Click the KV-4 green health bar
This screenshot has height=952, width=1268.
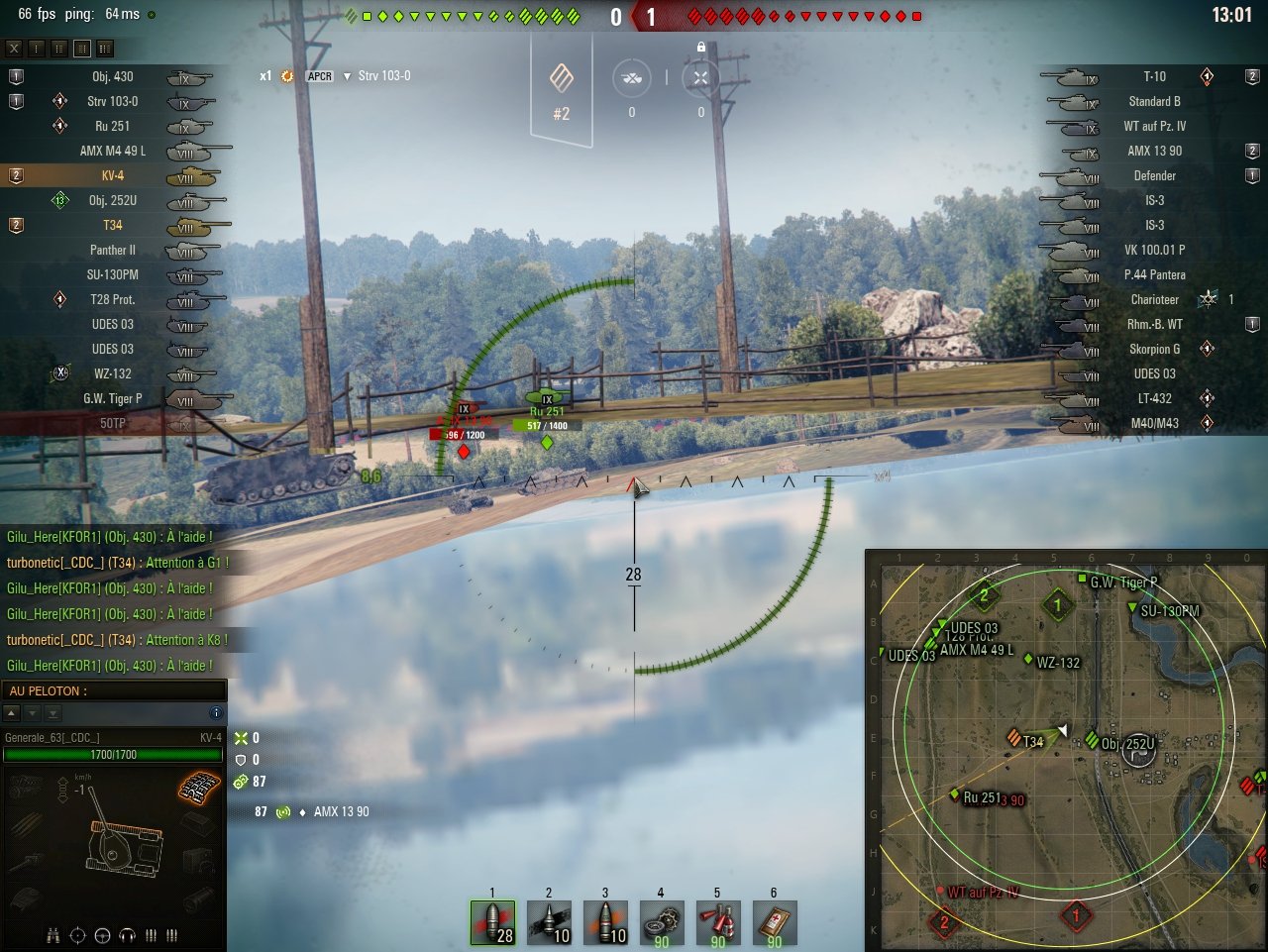[114, 754]
